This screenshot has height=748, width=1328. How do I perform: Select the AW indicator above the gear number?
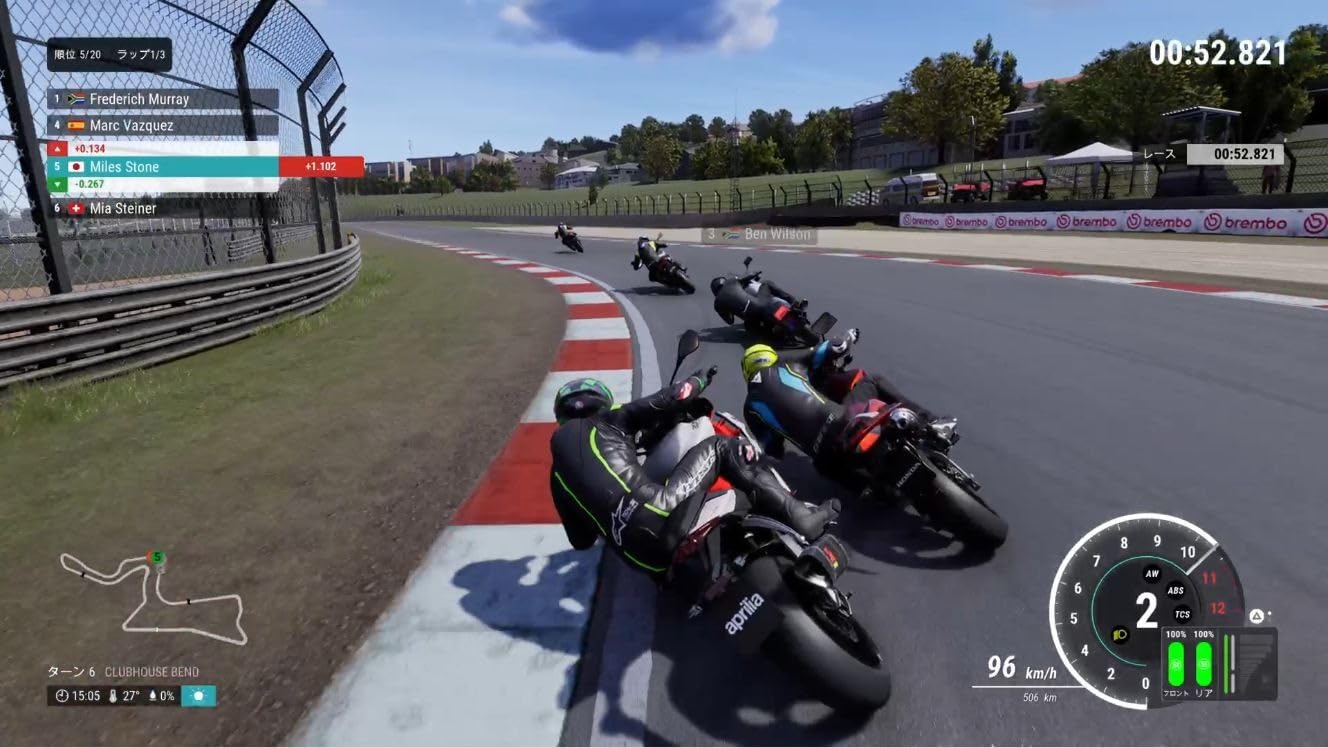1151,575
